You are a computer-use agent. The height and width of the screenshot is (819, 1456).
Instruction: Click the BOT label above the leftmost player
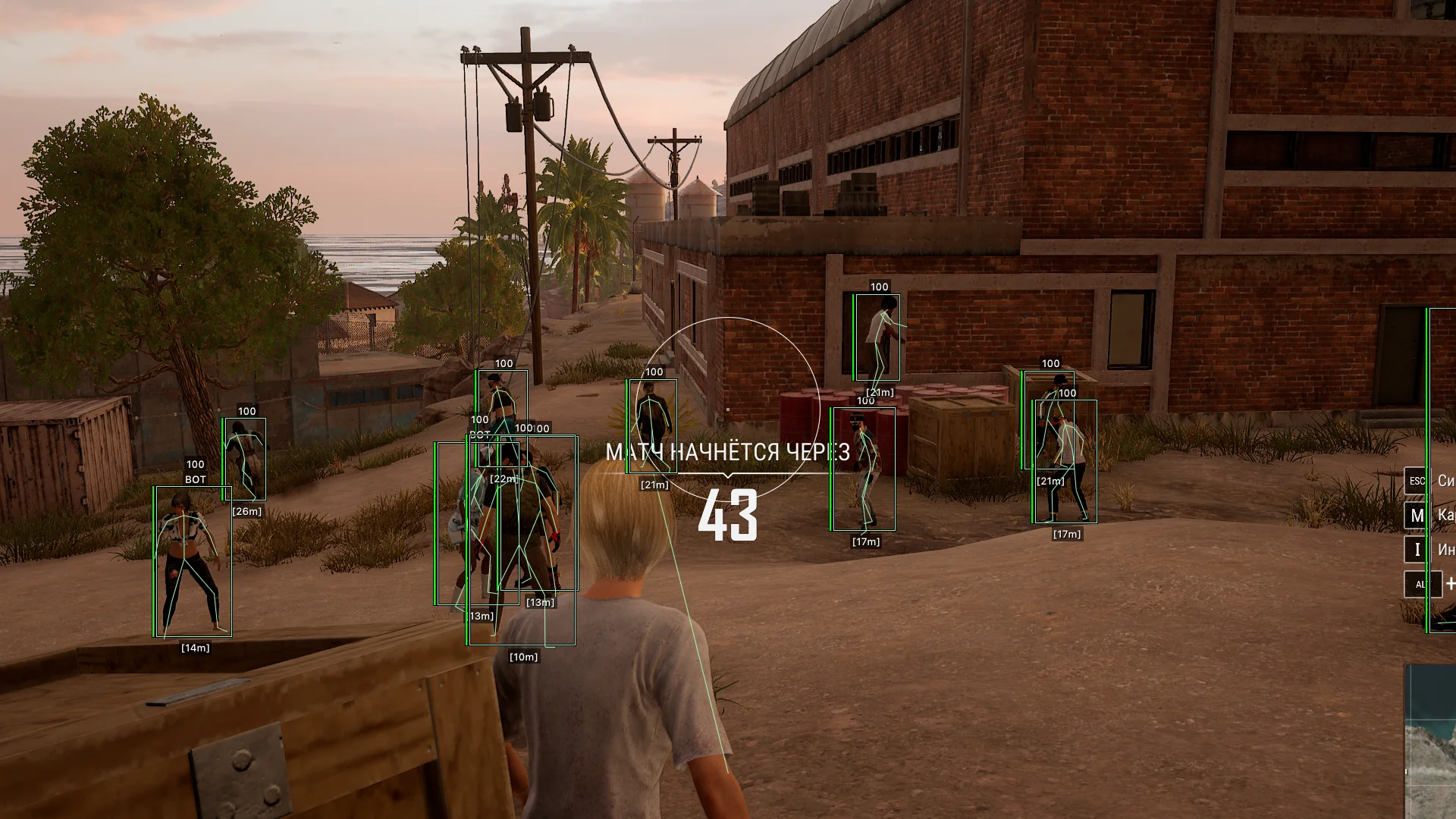(195, 479)
